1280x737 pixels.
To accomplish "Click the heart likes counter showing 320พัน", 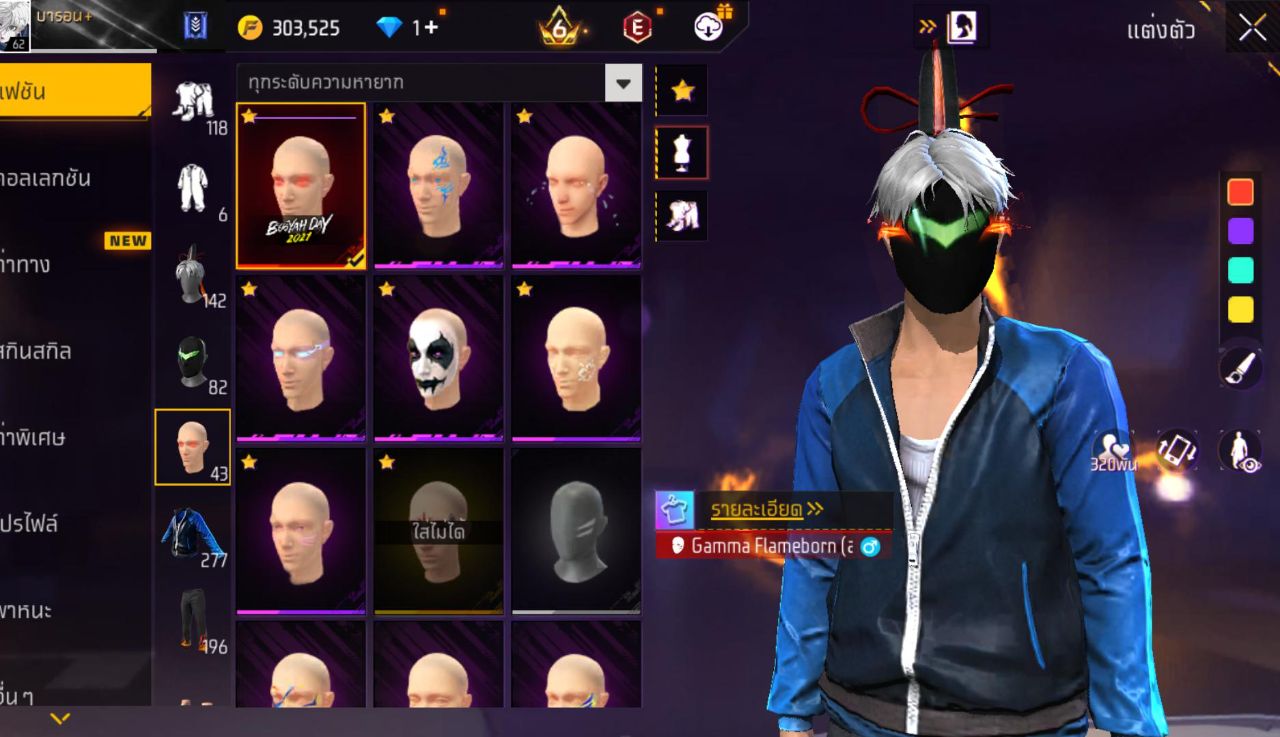I will click(x=1113, y=451).
